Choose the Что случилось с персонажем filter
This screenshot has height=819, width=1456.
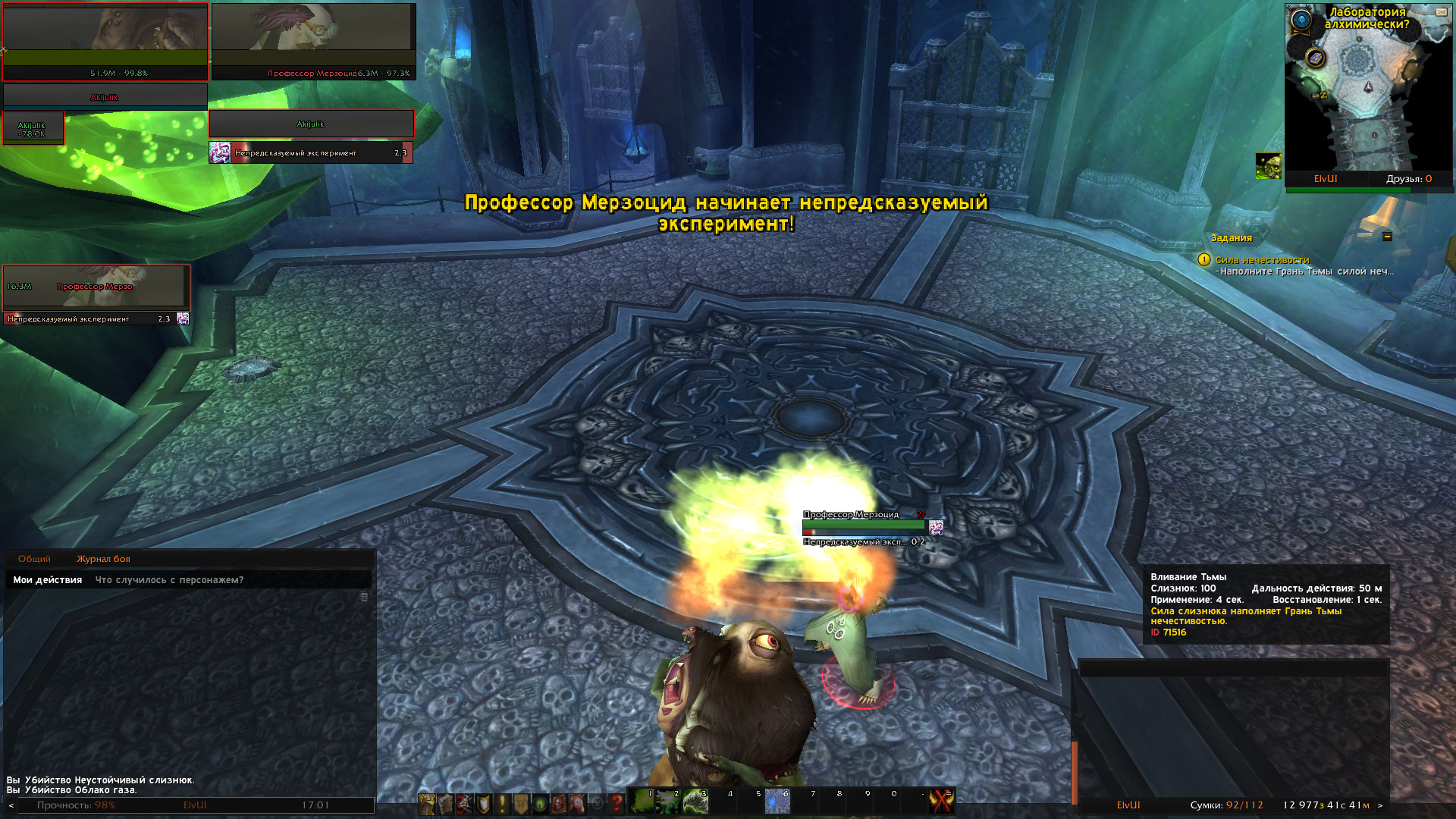point(169,580)
